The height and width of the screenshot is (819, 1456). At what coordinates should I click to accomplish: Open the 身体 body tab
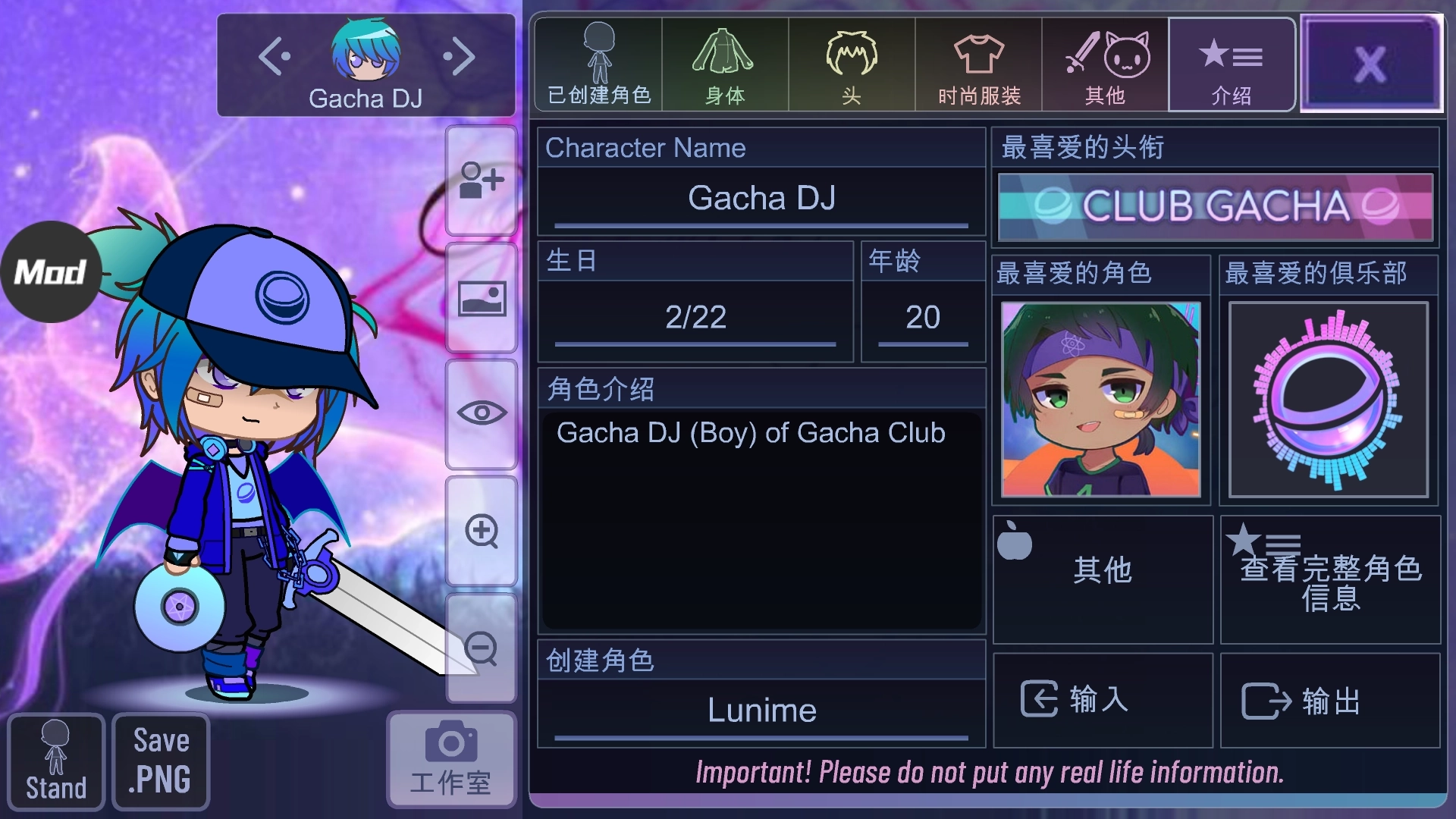724,64
